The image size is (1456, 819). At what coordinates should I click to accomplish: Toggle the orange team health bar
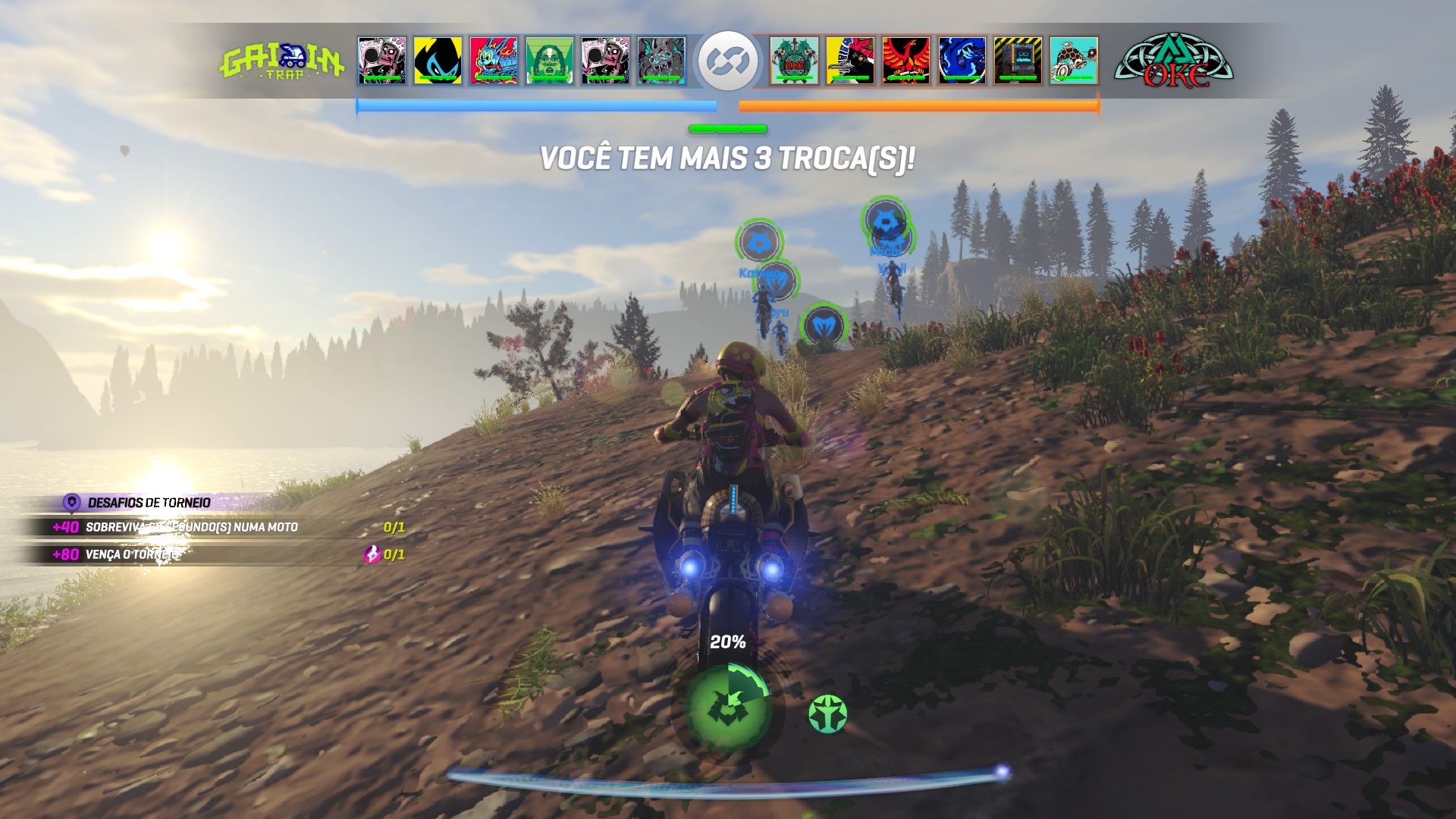click(919, 106)
